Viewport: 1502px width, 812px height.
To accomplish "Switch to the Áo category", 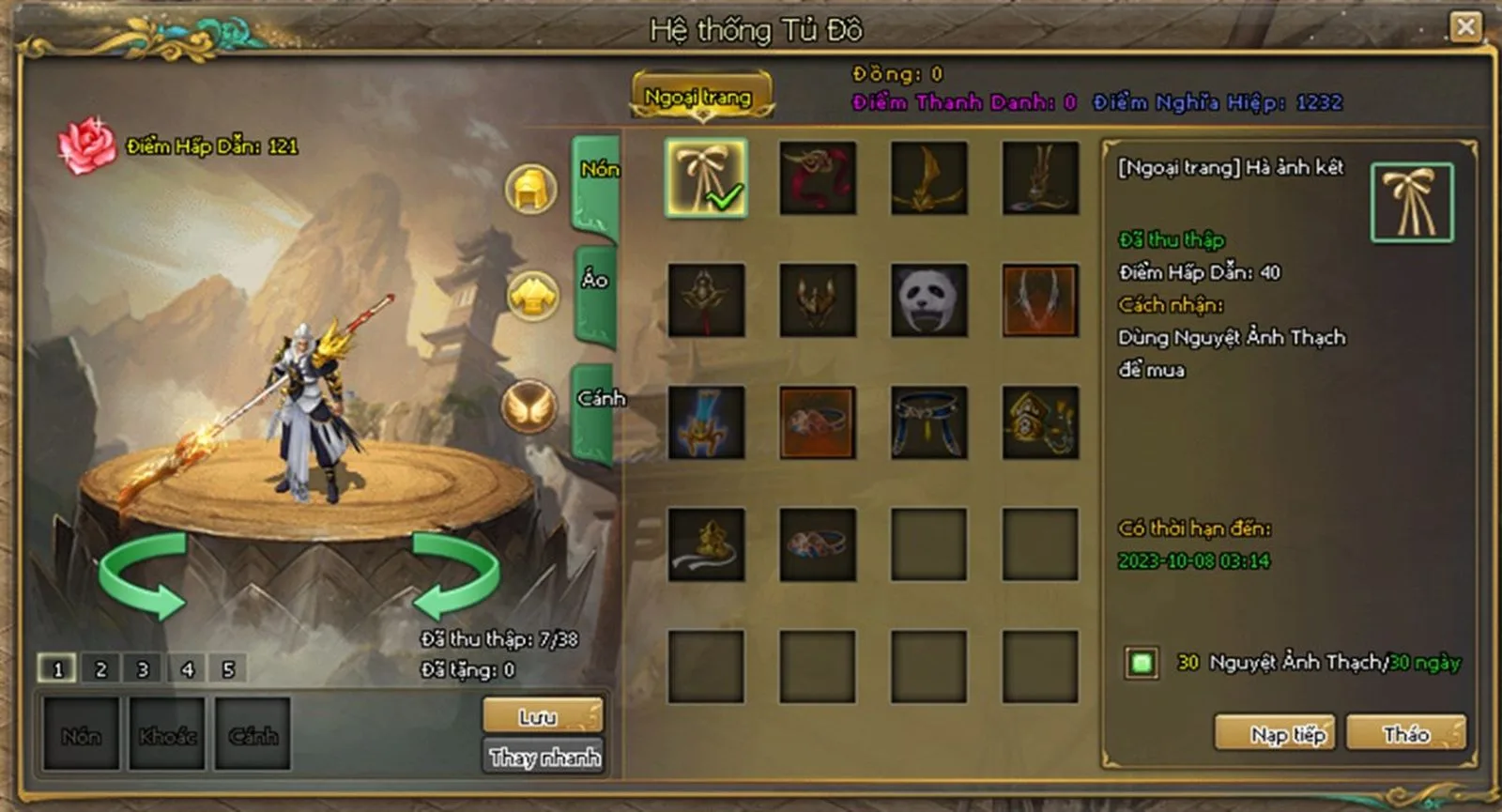I will click(x=595, y=293).
